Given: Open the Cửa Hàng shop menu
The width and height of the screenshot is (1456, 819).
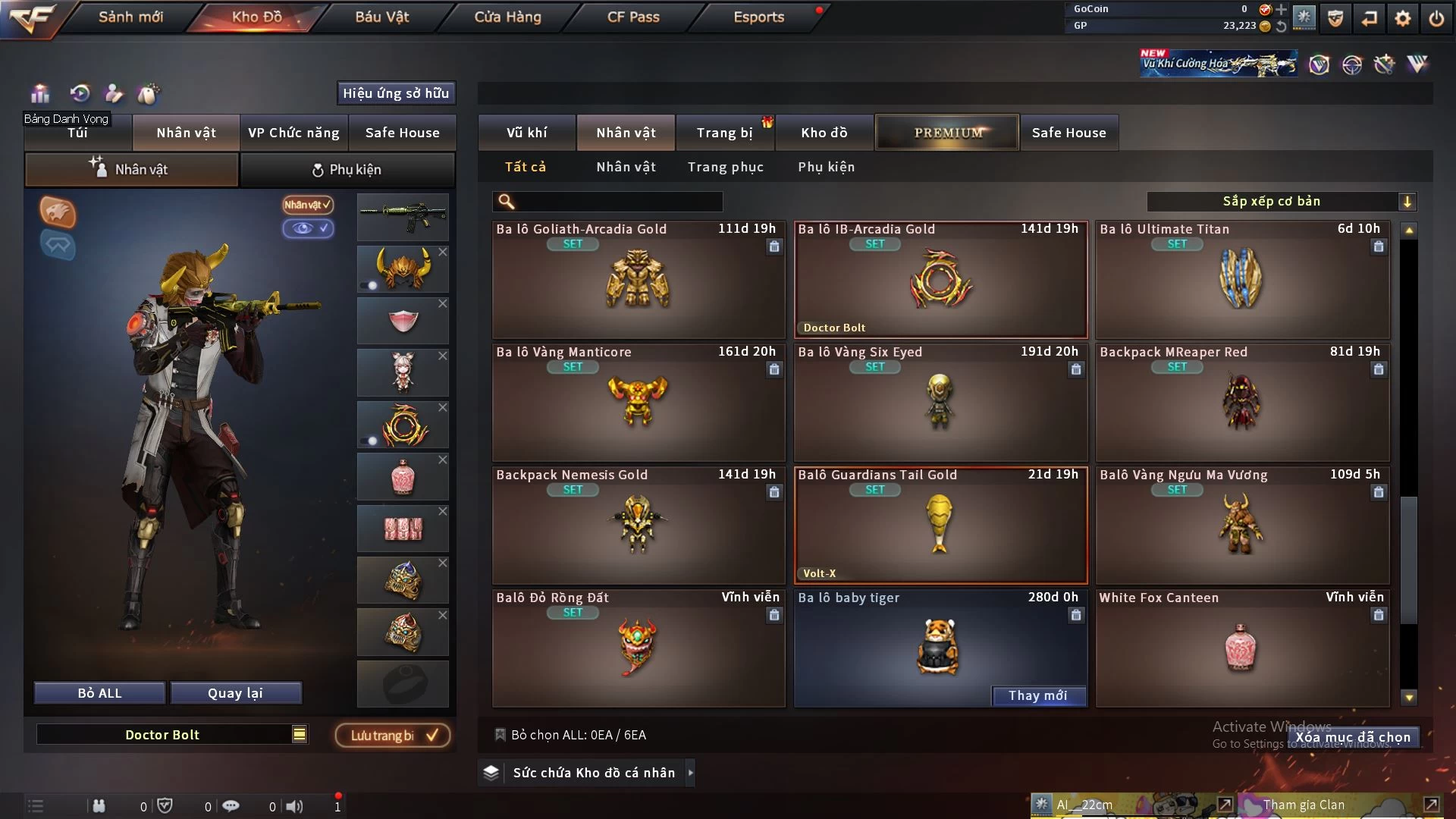Looking at the screenshot, I should point(507,17).
